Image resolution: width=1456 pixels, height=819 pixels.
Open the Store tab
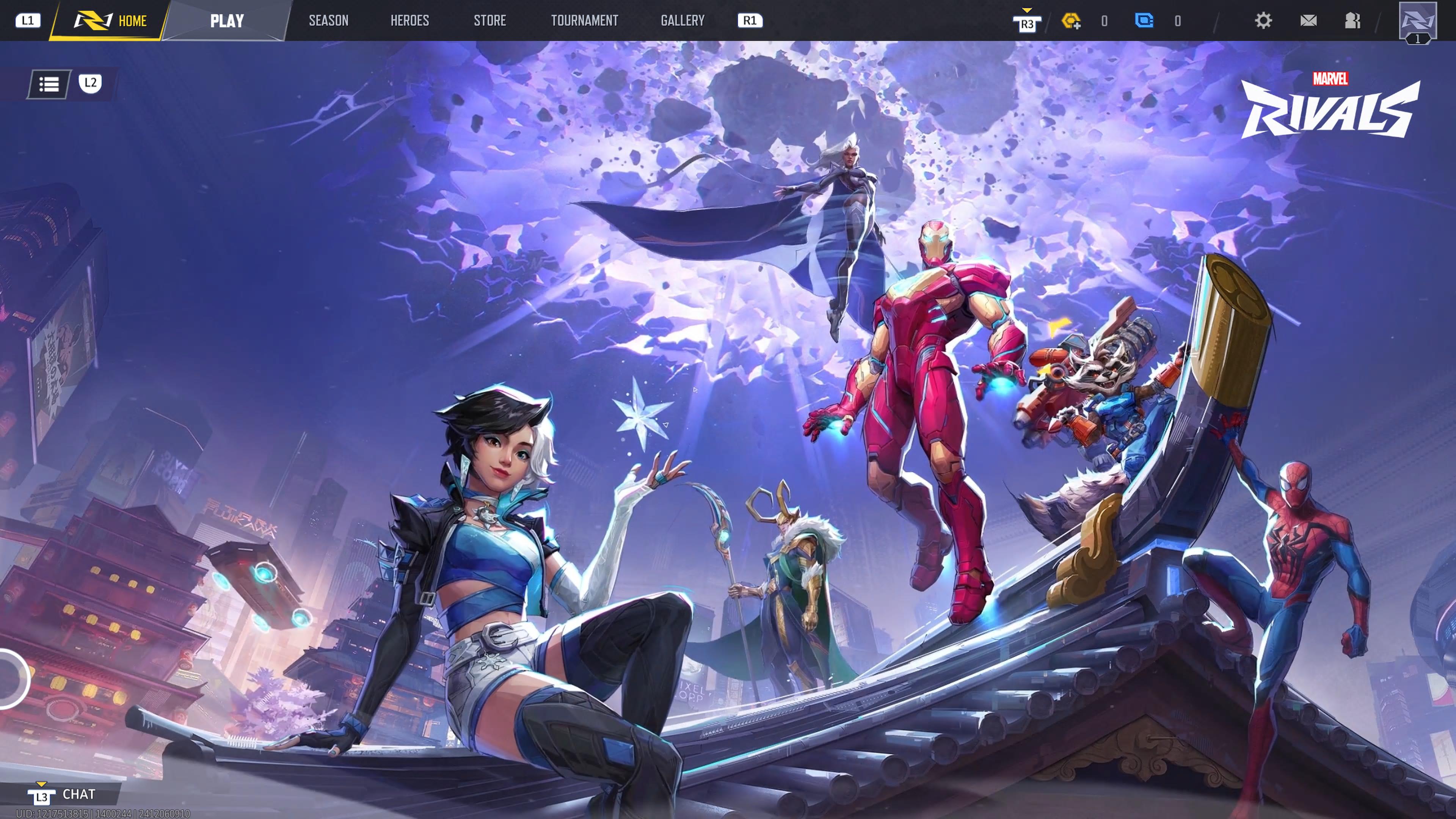[x=490, y=21]
